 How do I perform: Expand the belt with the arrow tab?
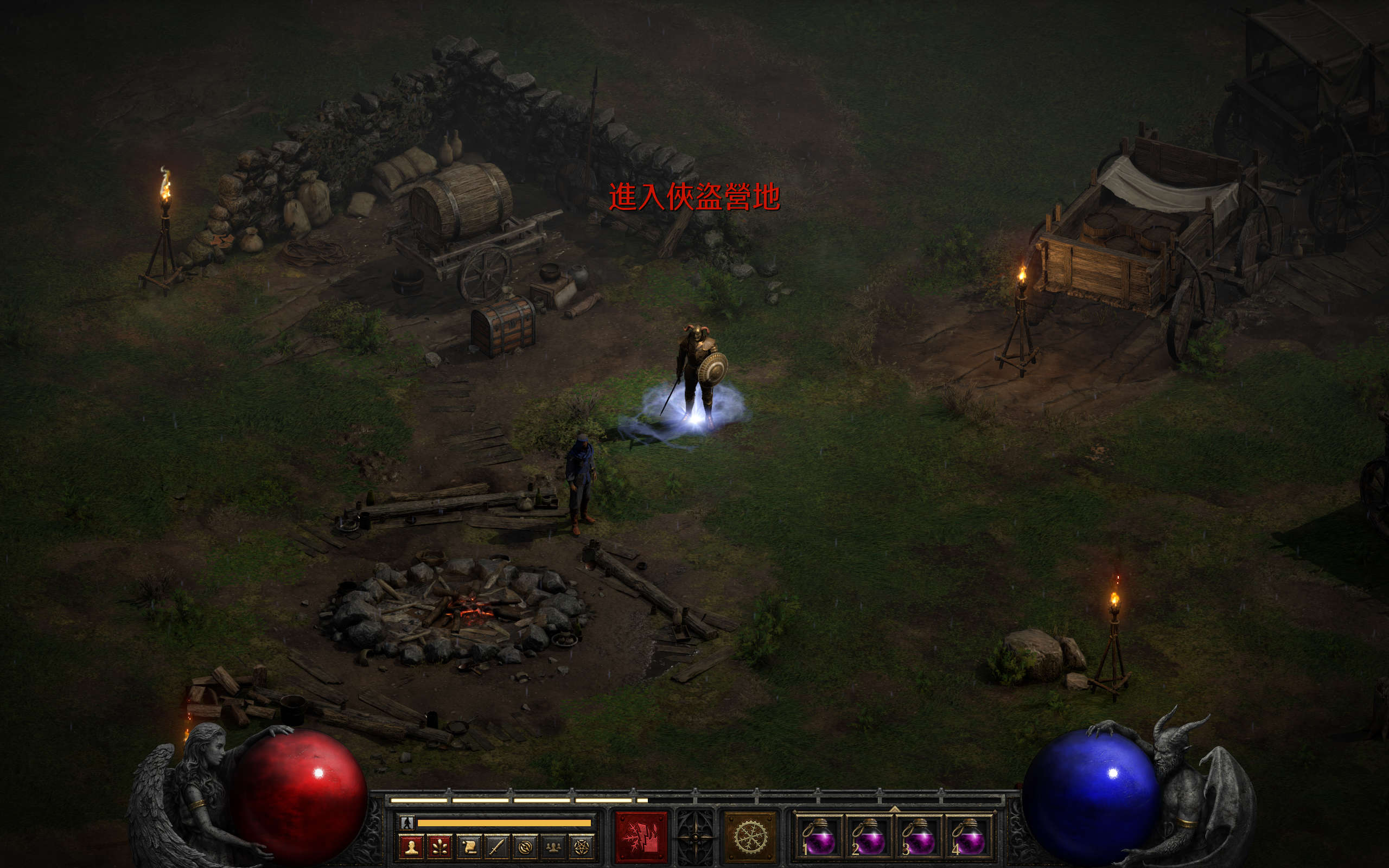coord(894,809)
